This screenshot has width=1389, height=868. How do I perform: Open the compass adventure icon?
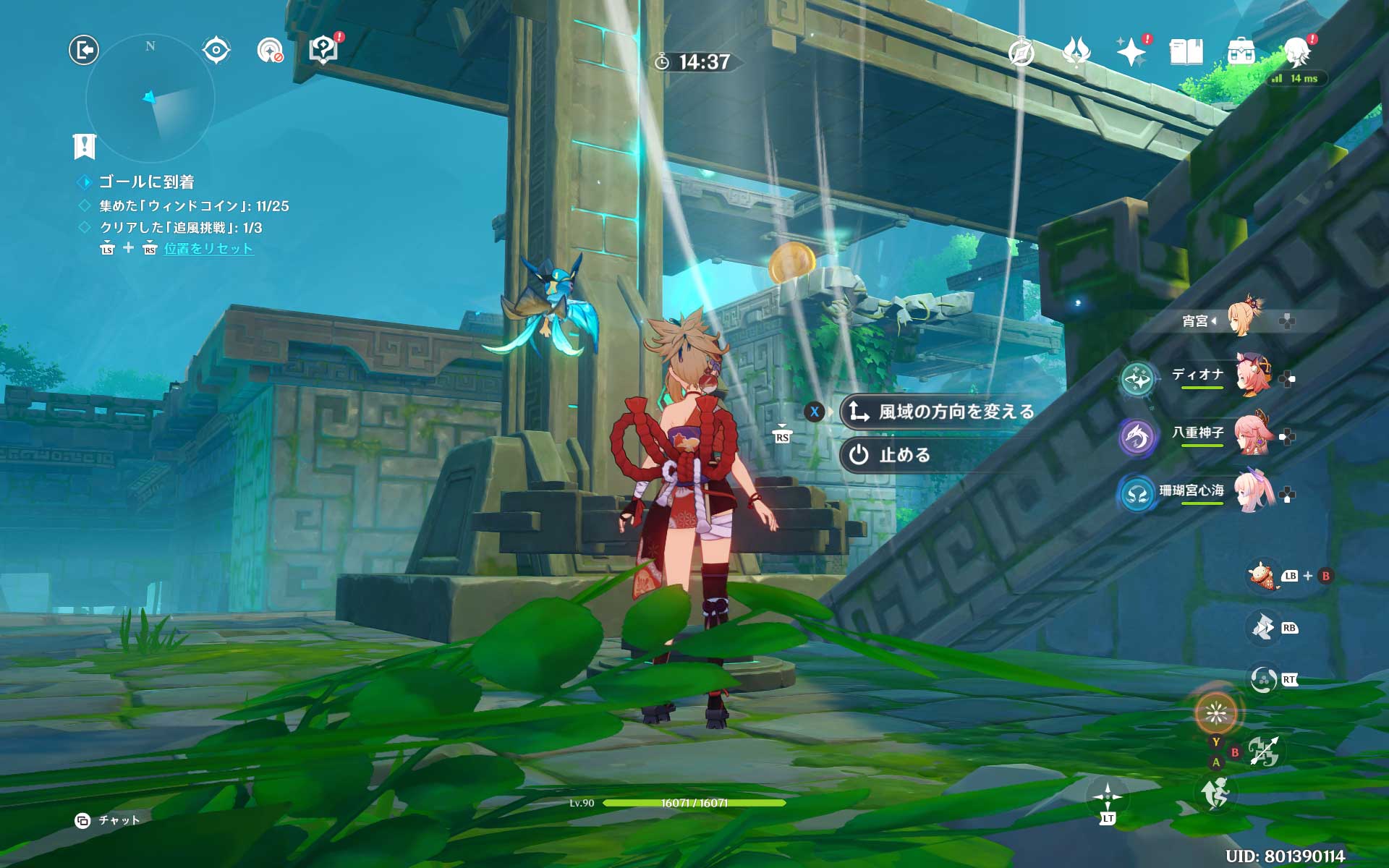pyautogui.click(x=1021, y=52)
